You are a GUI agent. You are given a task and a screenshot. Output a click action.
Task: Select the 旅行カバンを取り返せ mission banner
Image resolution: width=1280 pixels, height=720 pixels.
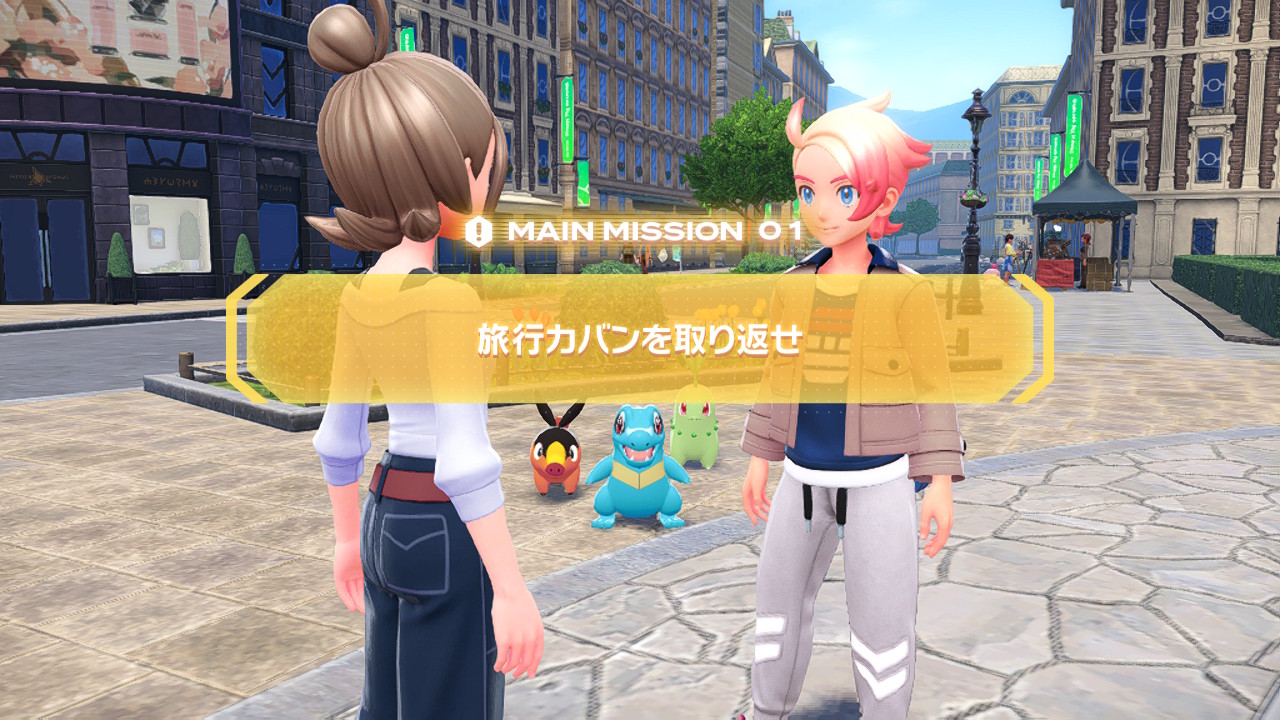click(640, 340)
